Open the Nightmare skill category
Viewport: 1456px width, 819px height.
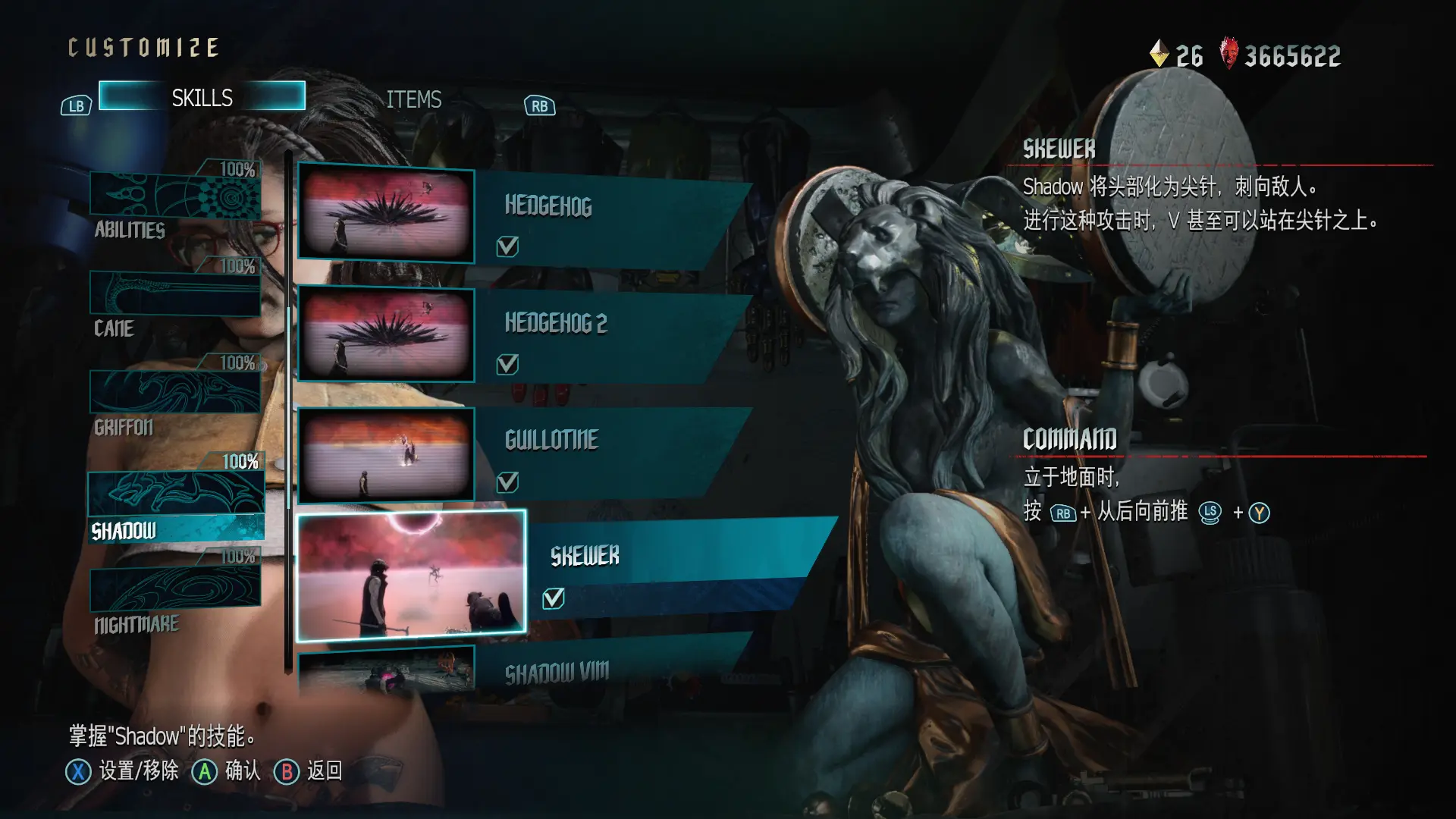pyautogui.click(x=175, y=595)
